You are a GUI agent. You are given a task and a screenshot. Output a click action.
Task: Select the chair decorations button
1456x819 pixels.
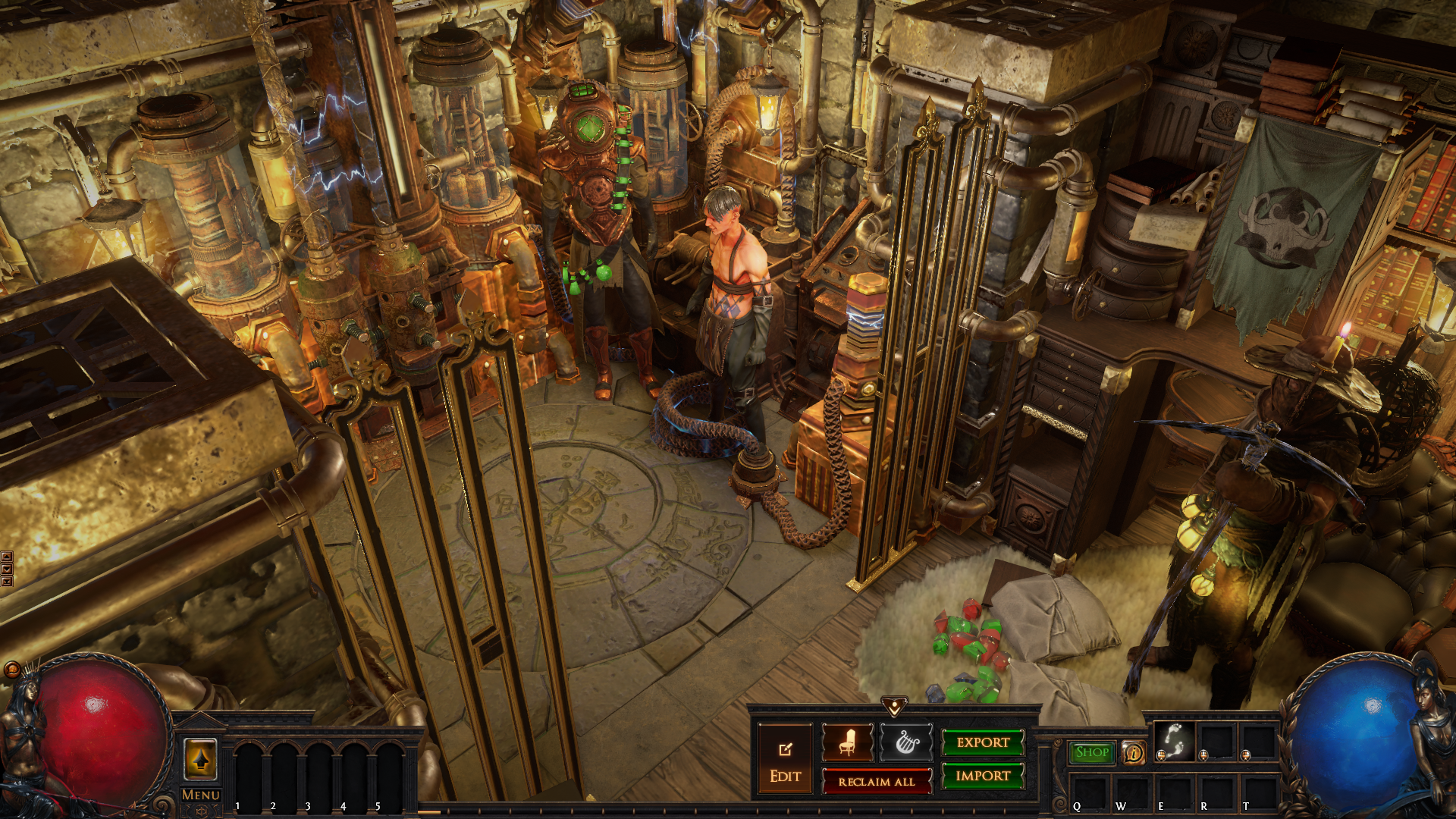(x=848, y=743)
